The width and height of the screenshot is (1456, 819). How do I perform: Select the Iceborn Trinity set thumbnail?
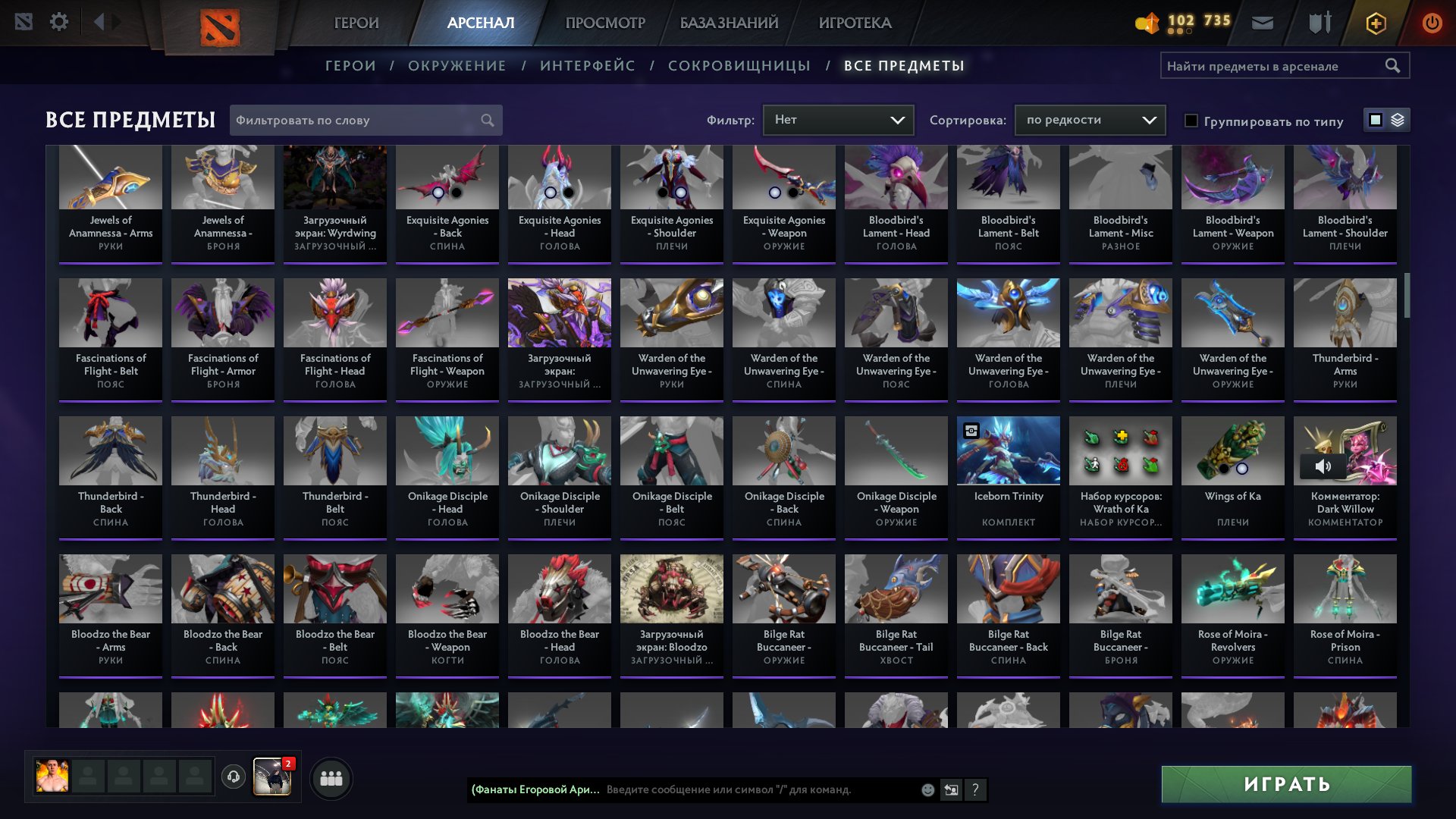[x=1008, y=450]
